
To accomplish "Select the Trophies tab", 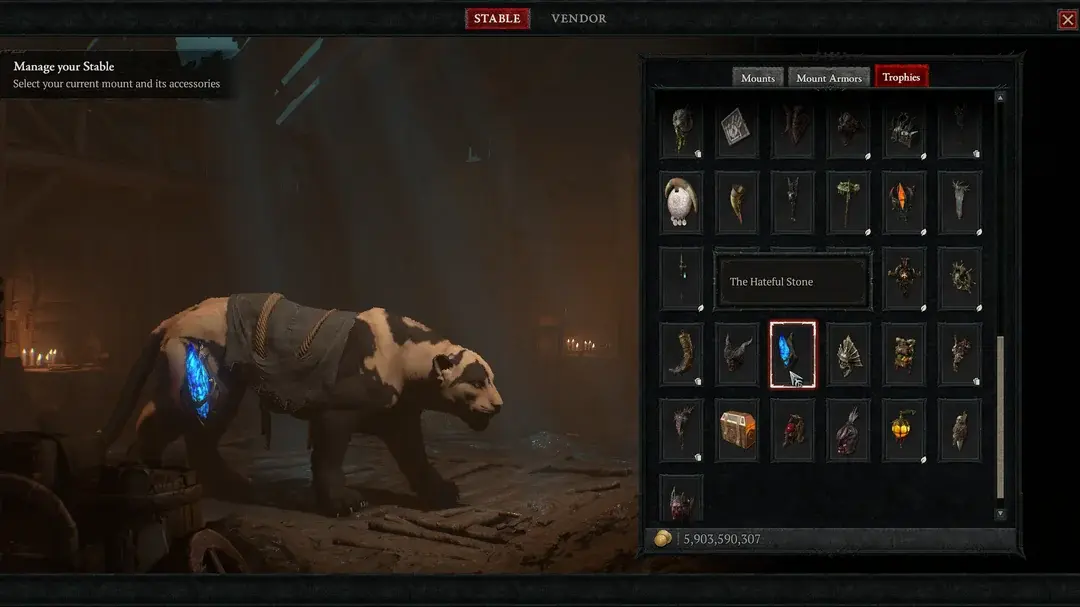I will pos(901,77).
